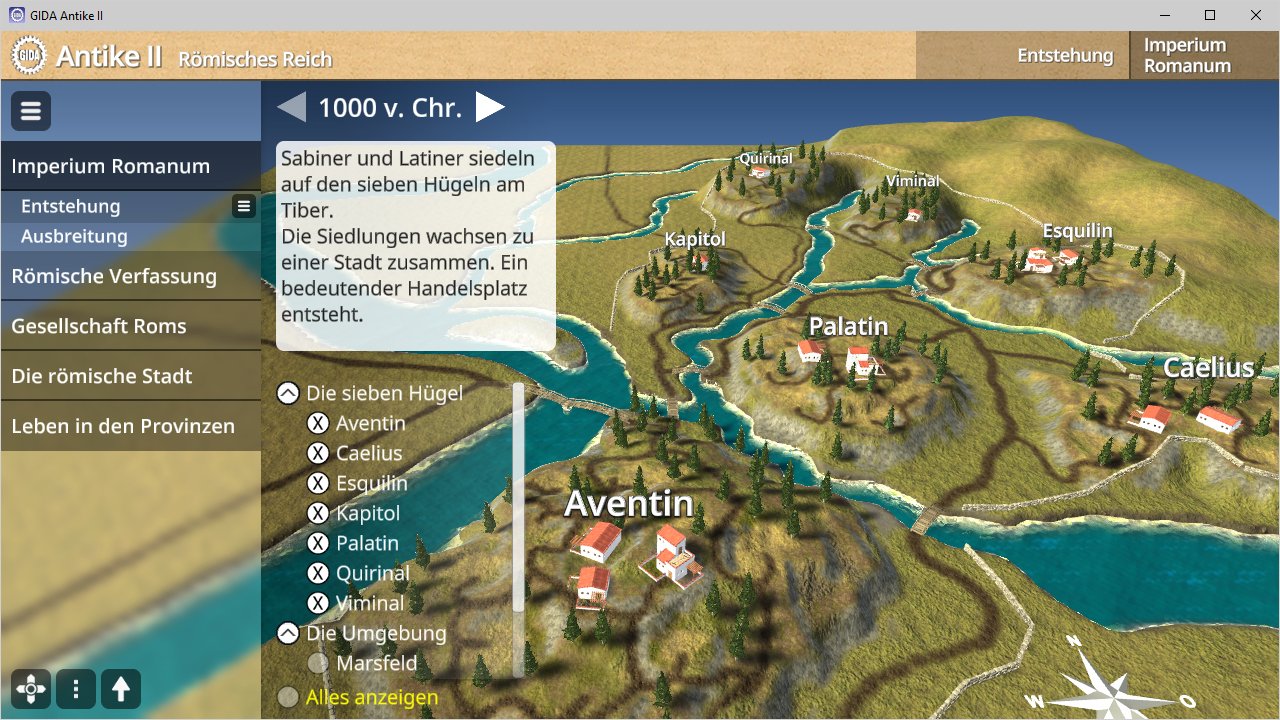This screenshot has height=720, width=1280.
Task: Switch to the Entstehung tab
Action: [1065, 56]
